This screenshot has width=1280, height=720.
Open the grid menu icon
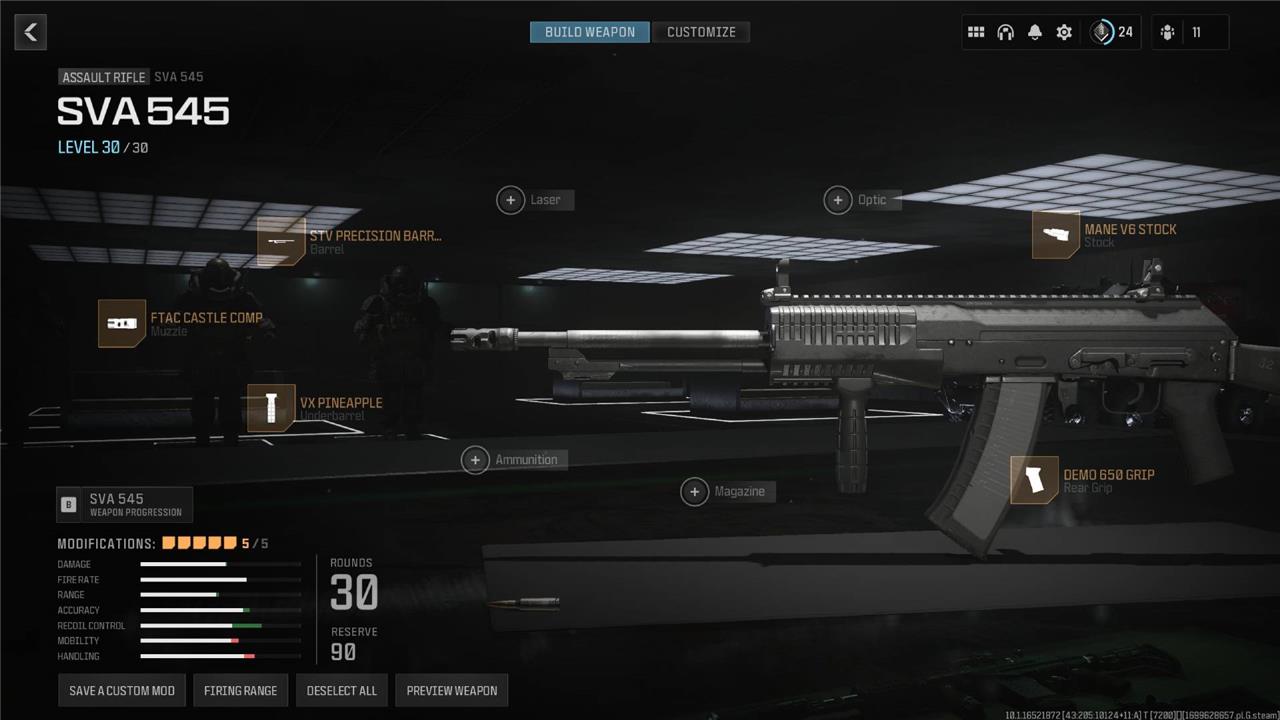[x=976, y=32]
